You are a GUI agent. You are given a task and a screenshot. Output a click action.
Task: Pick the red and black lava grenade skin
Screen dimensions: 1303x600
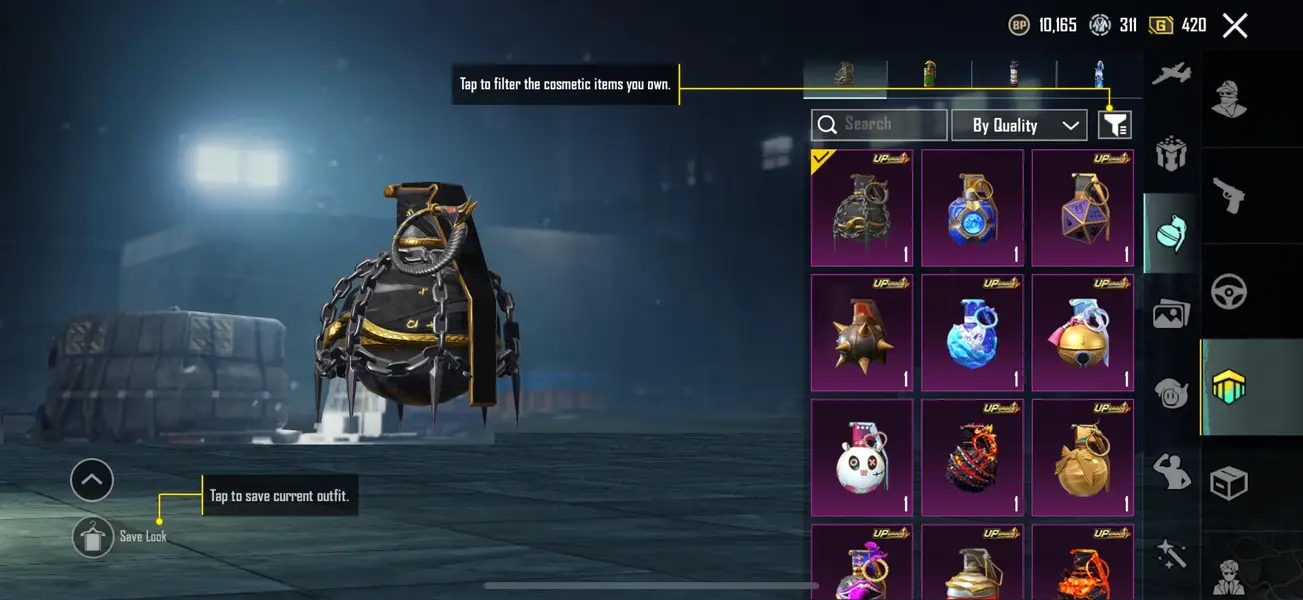972,458
